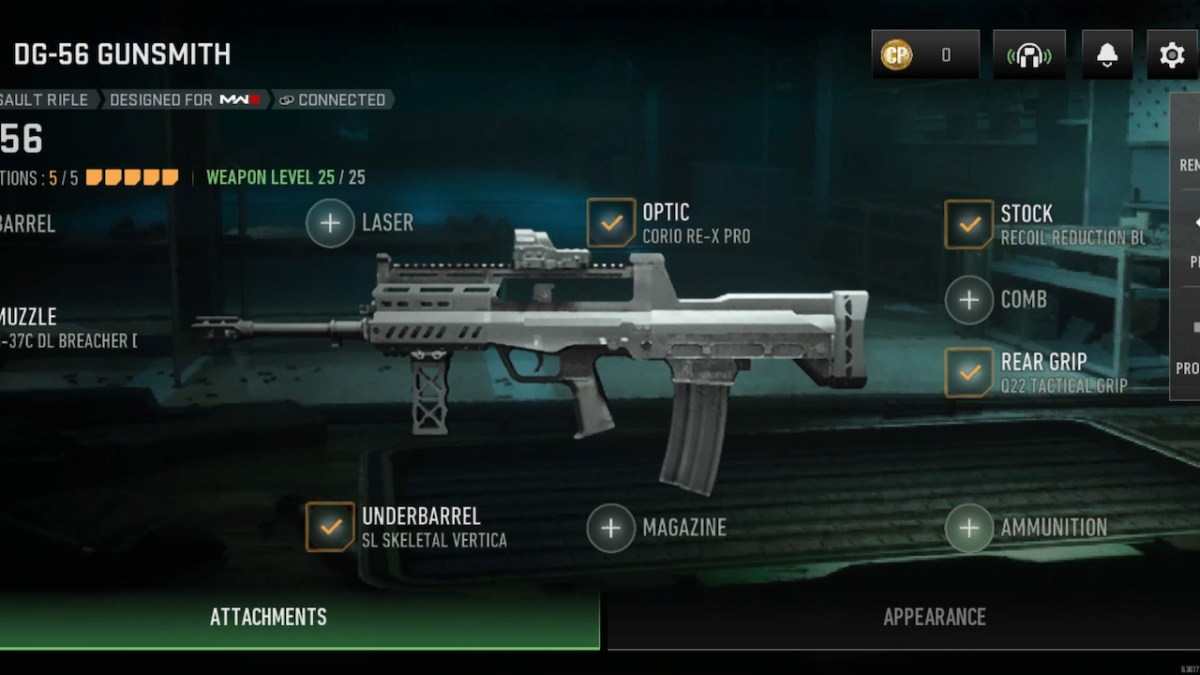The width and height of the screenshot is (1200, 675).
Task: Click the headset voice chat icon
Action: 1028,55
